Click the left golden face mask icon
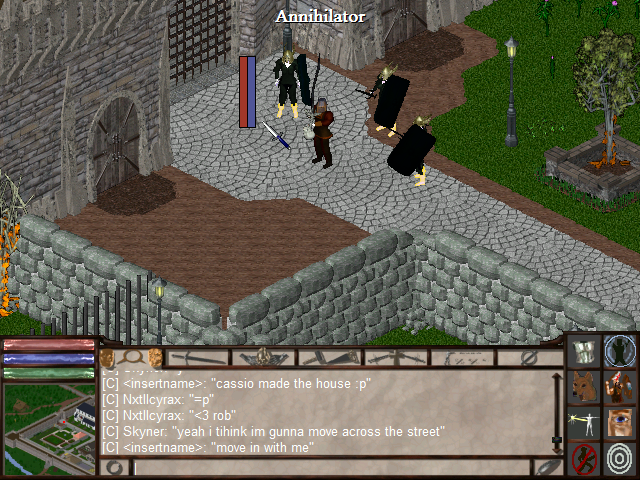The height and width of the screenshot is (480, 640). coord(107,357)
